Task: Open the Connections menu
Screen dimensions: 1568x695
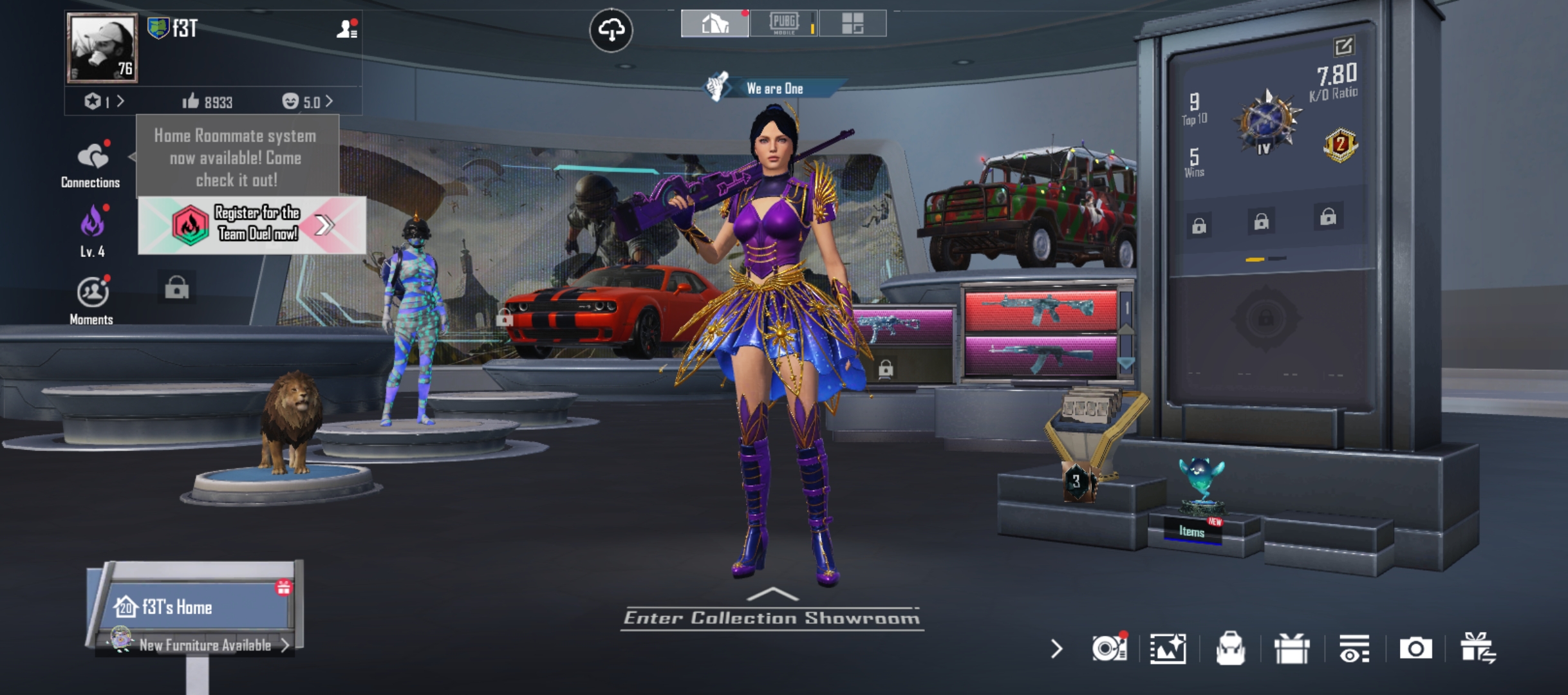Action: pos(91,164)
